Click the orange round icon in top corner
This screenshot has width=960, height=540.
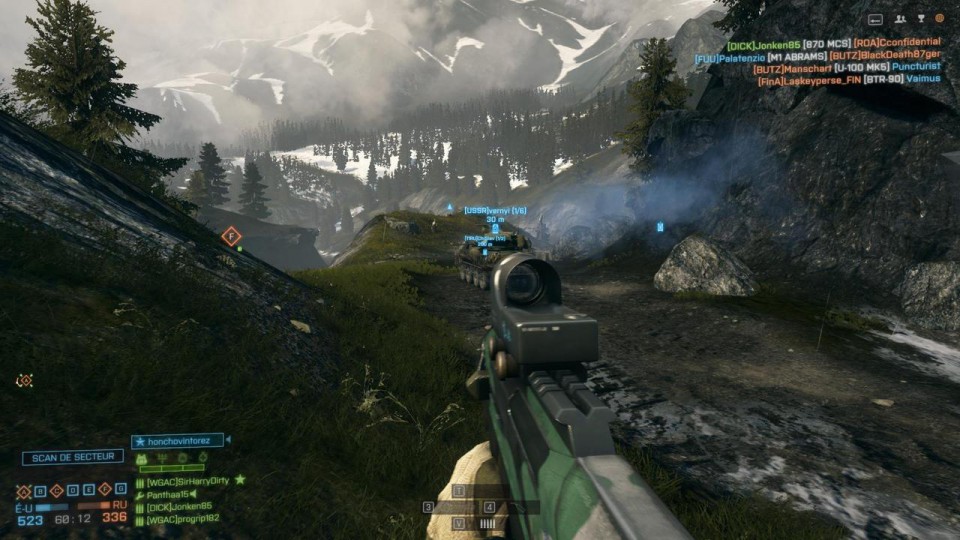(x=940, y=18)
